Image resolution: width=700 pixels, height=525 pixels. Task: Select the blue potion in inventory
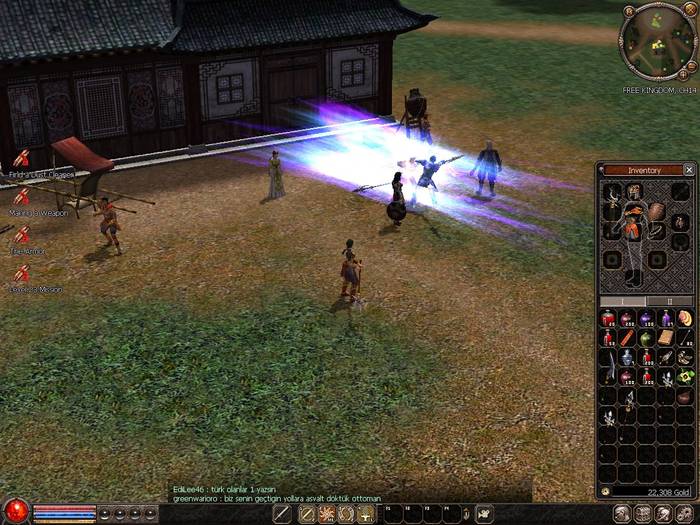pos(627,357)
